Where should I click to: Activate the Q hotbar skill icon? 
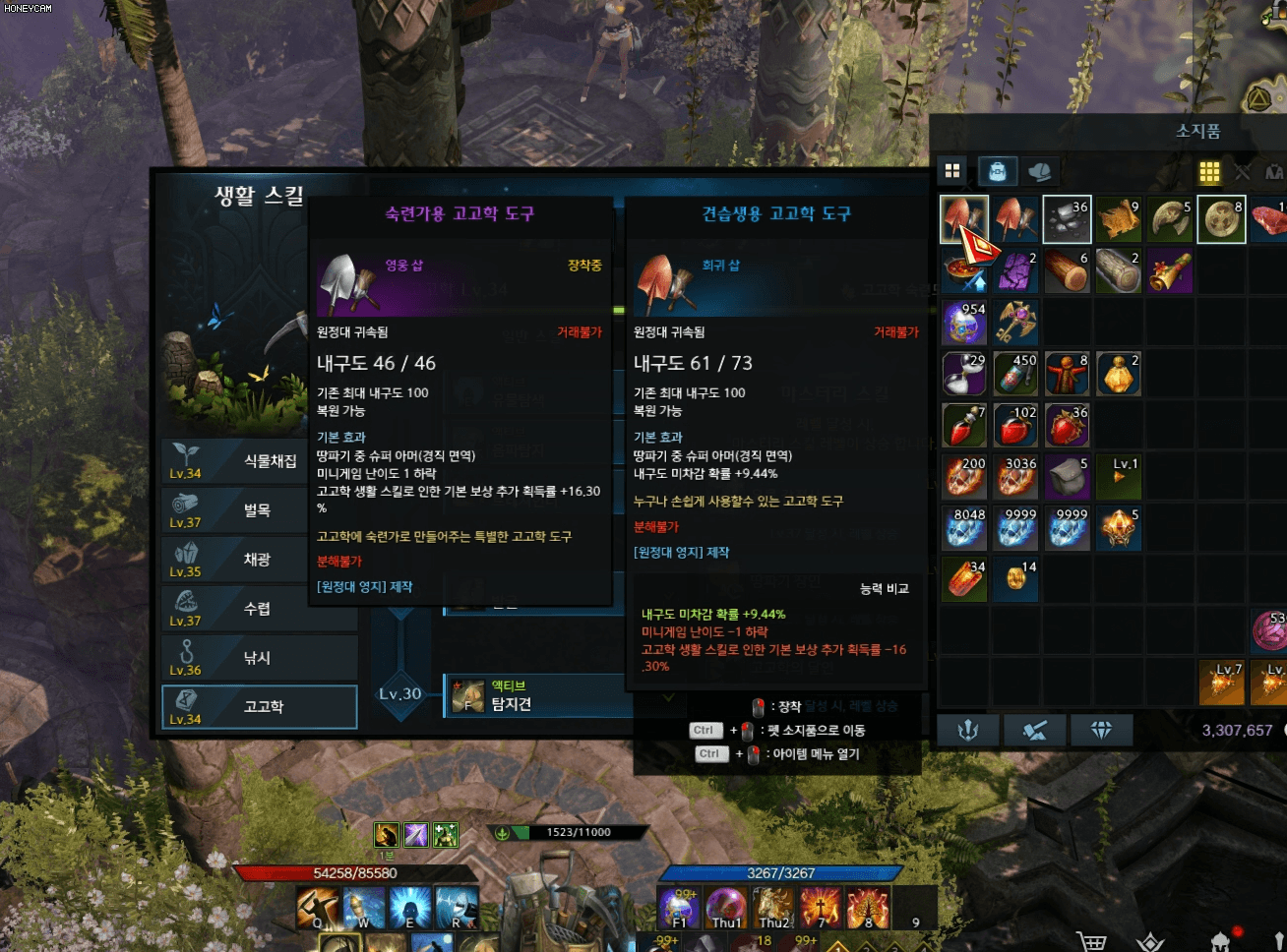coord(318,907)
